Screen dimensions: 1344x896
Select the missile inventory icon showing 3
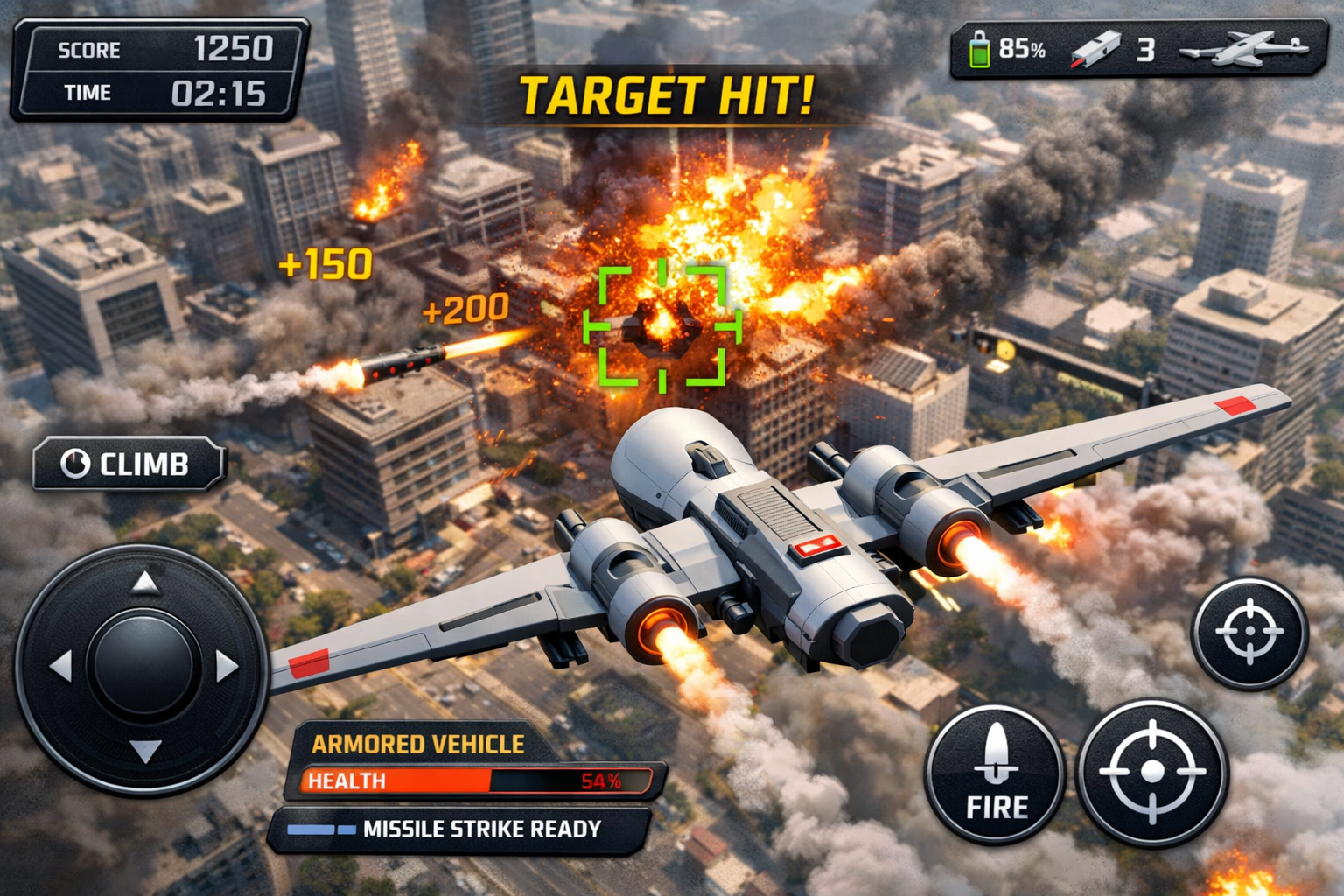(1109, 48)
